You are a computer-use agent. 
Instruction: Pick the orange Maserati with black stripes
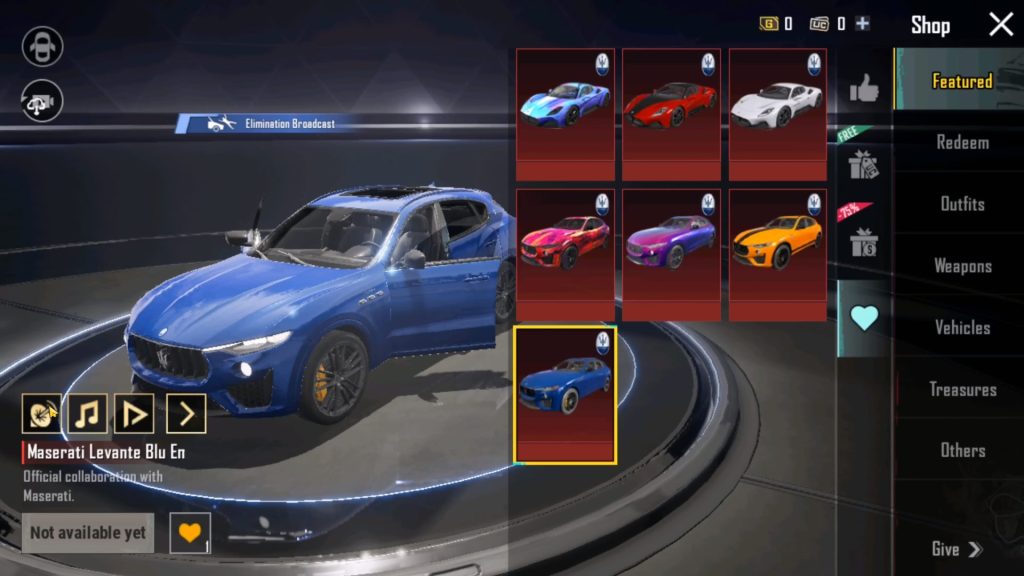[777, 254]
